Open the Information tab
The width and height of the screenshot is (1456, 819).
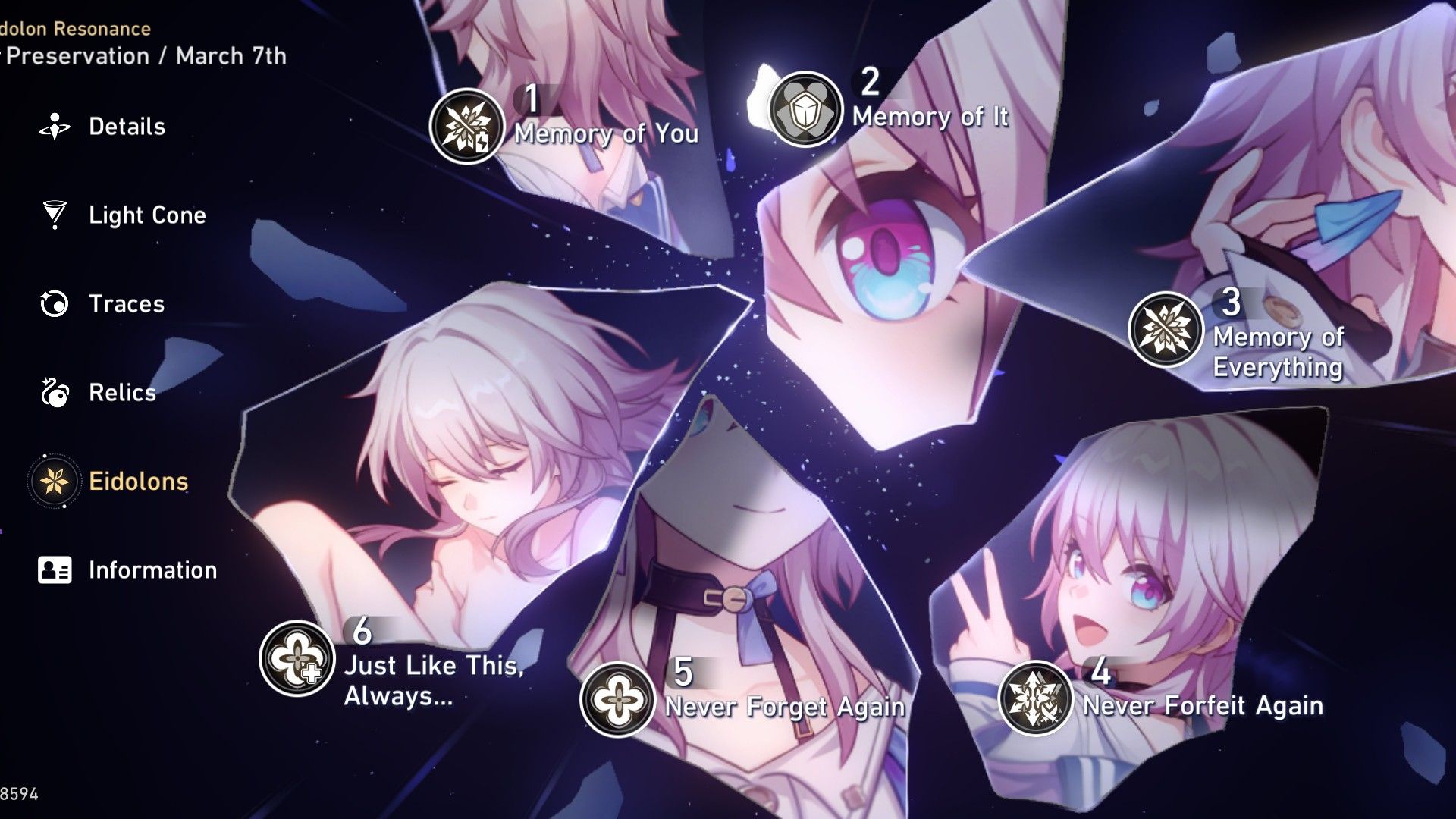coord(152,569)
